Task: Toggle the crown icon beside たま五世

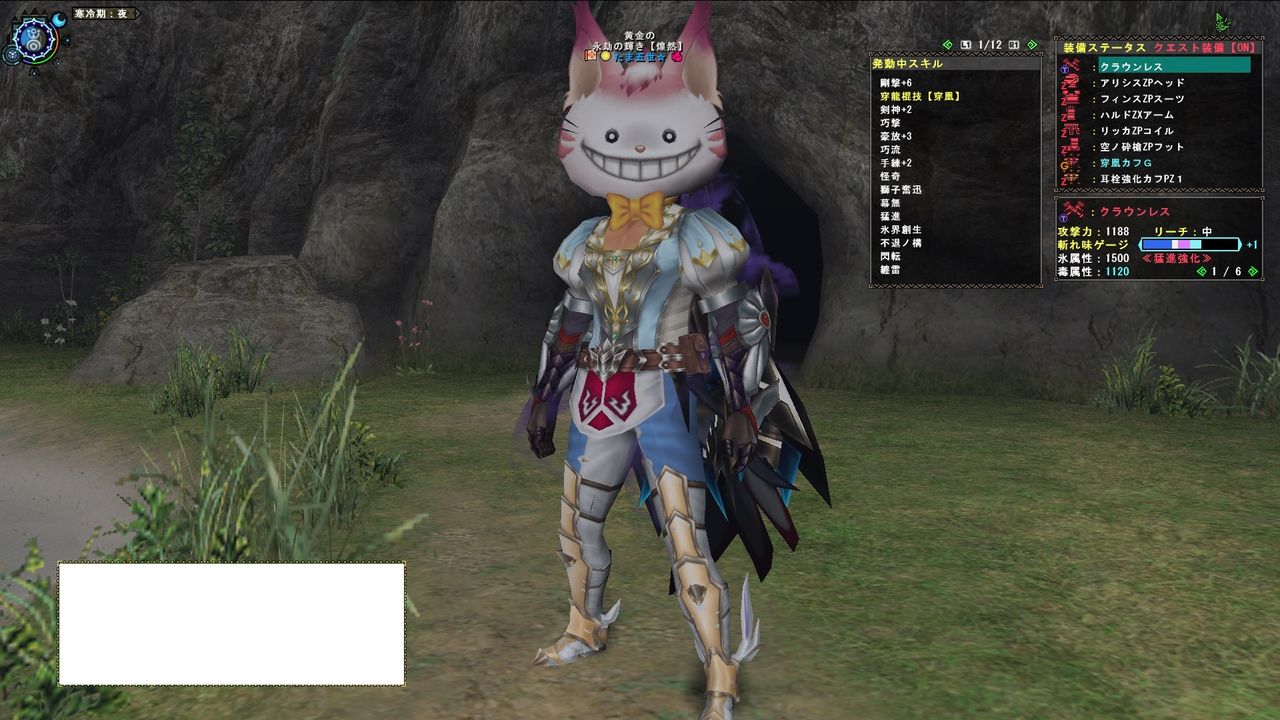Action: [591, 56]
